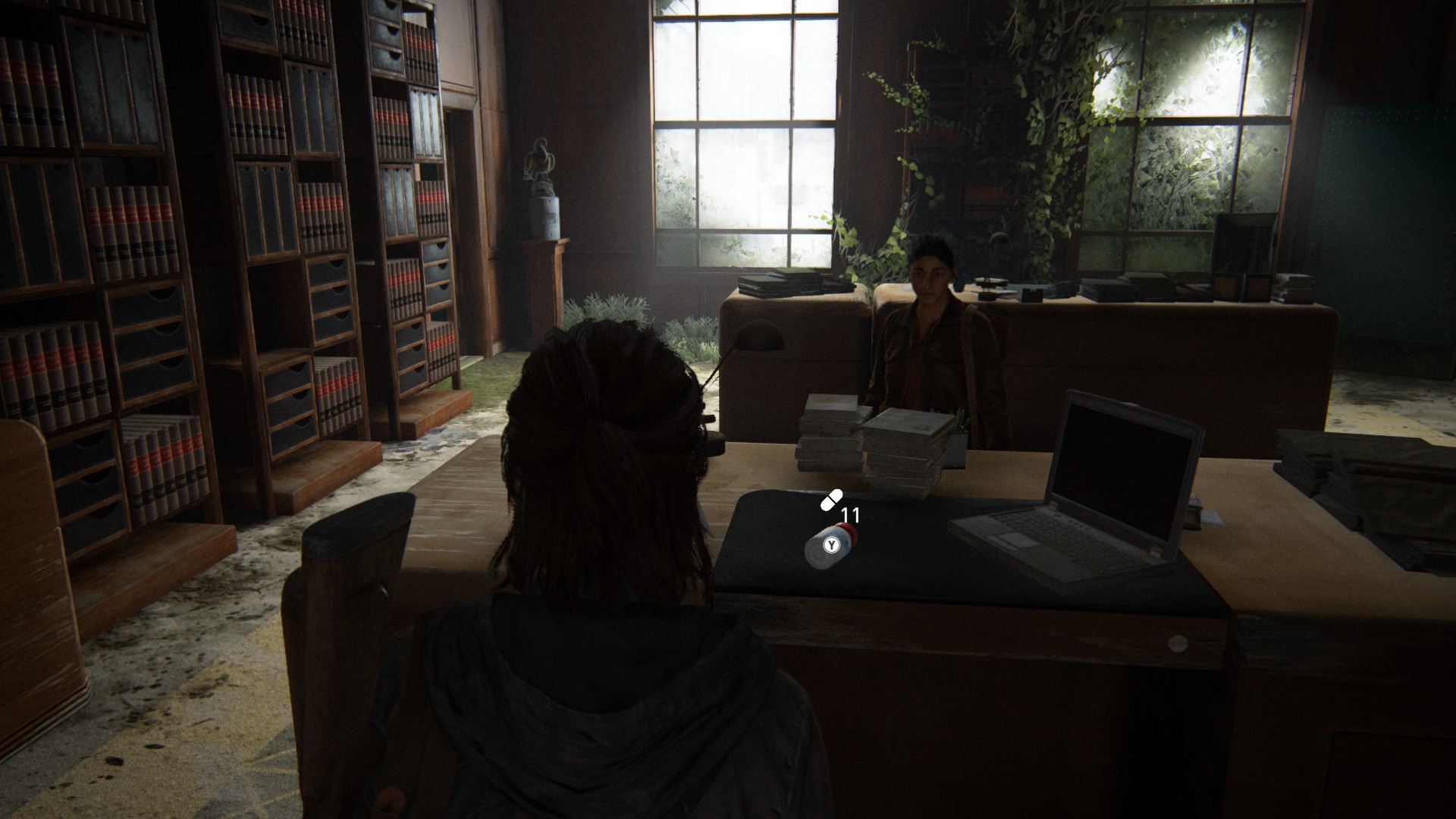Image resolution: width=1456 pixels, height=819 pixels.
Task: Click the white supplement pill pickup icon
Action: tap(831, 500)
